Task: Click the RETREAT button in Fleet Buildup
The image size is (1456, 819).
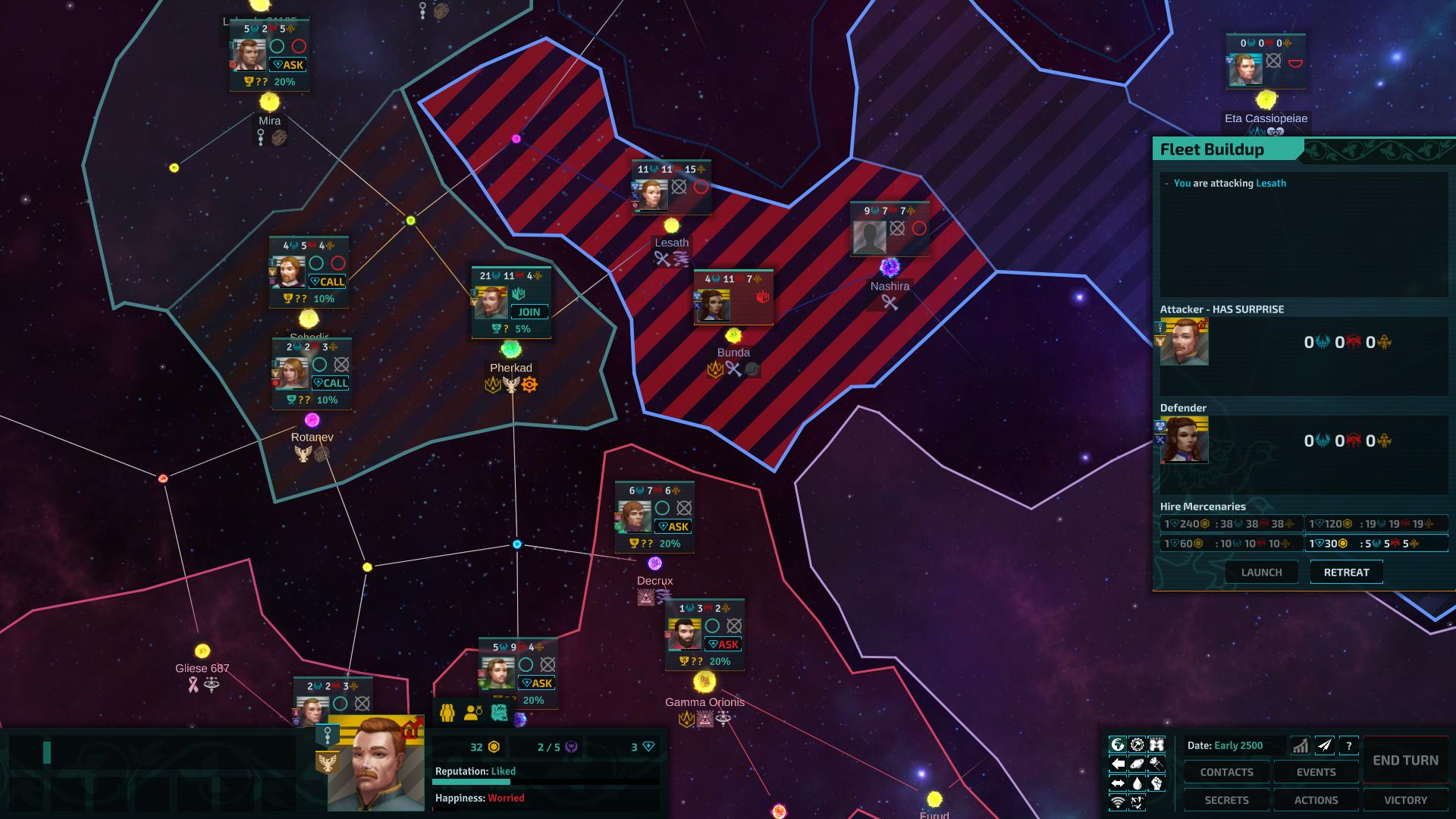Action: 1346,572
